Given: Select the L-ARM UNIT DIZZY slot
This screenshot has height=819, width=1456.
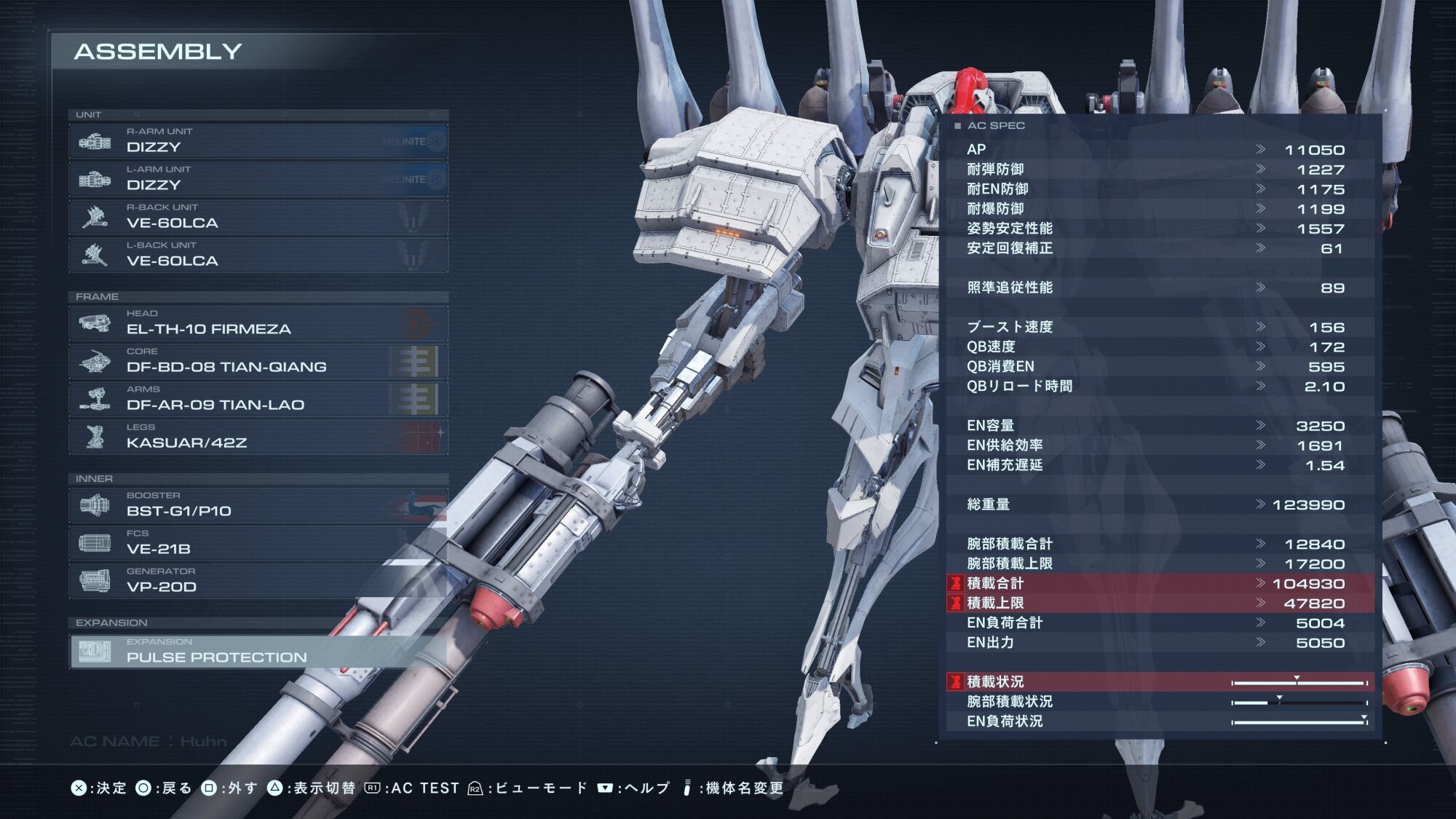Looking at the screenshot, I should 258,179.
